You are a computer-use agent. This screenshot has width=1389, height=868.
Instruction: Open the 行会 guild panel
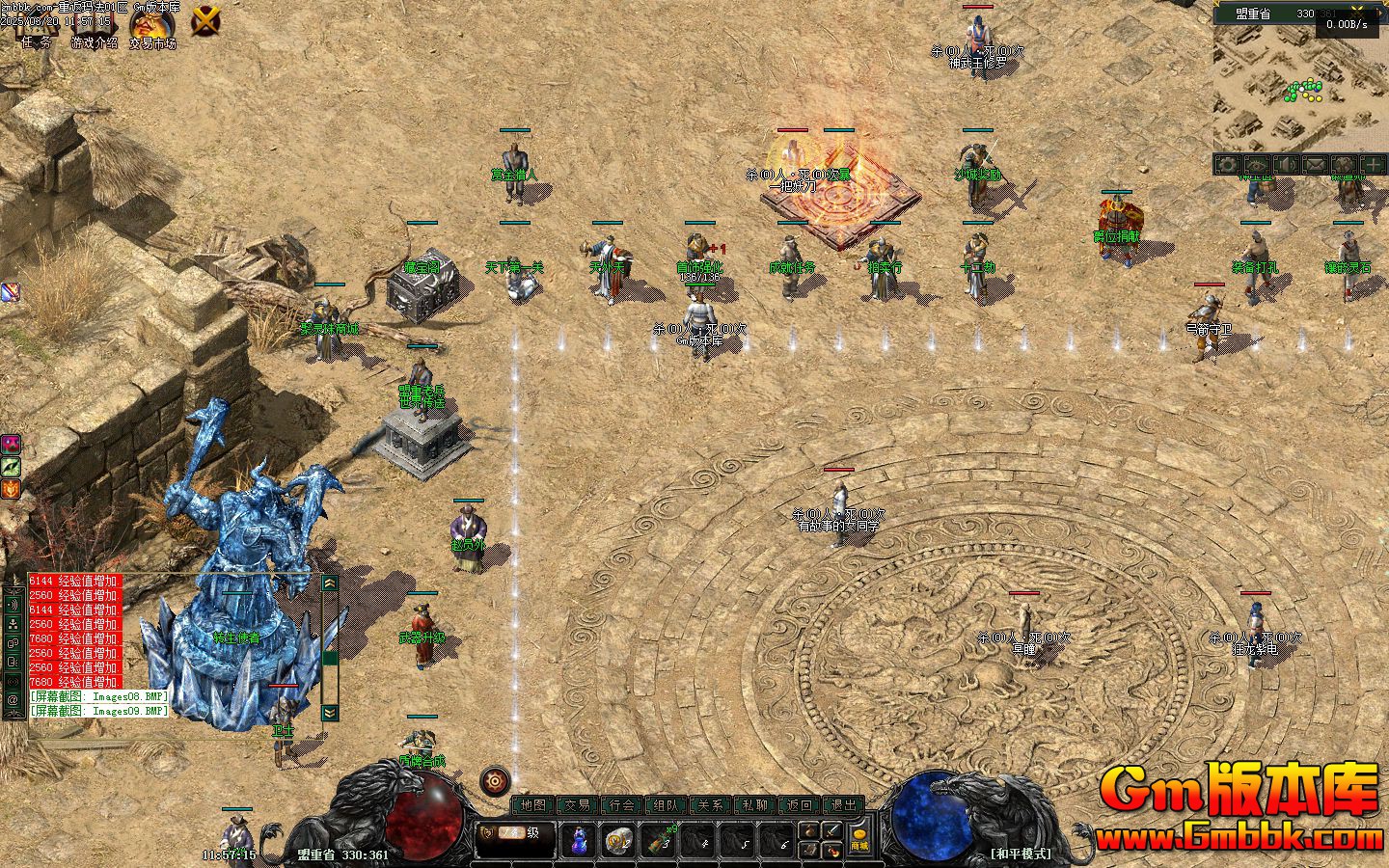622,805
